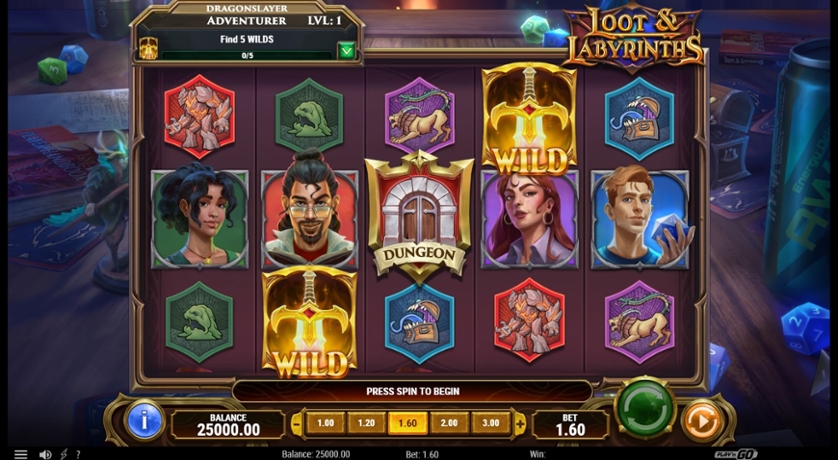Choose the 1.20 bet amount
The height and width of the screenshot is (460, 838).
coord(367,423)
